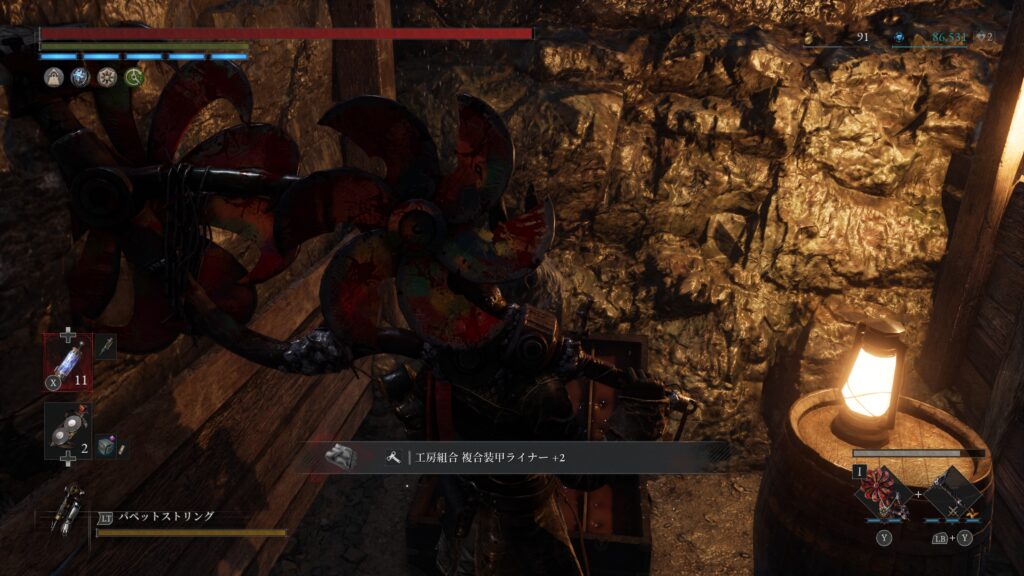The width and height of the screenshot is (1024, 576).
Task: Click the weight bag status icon
Action: 55,77
